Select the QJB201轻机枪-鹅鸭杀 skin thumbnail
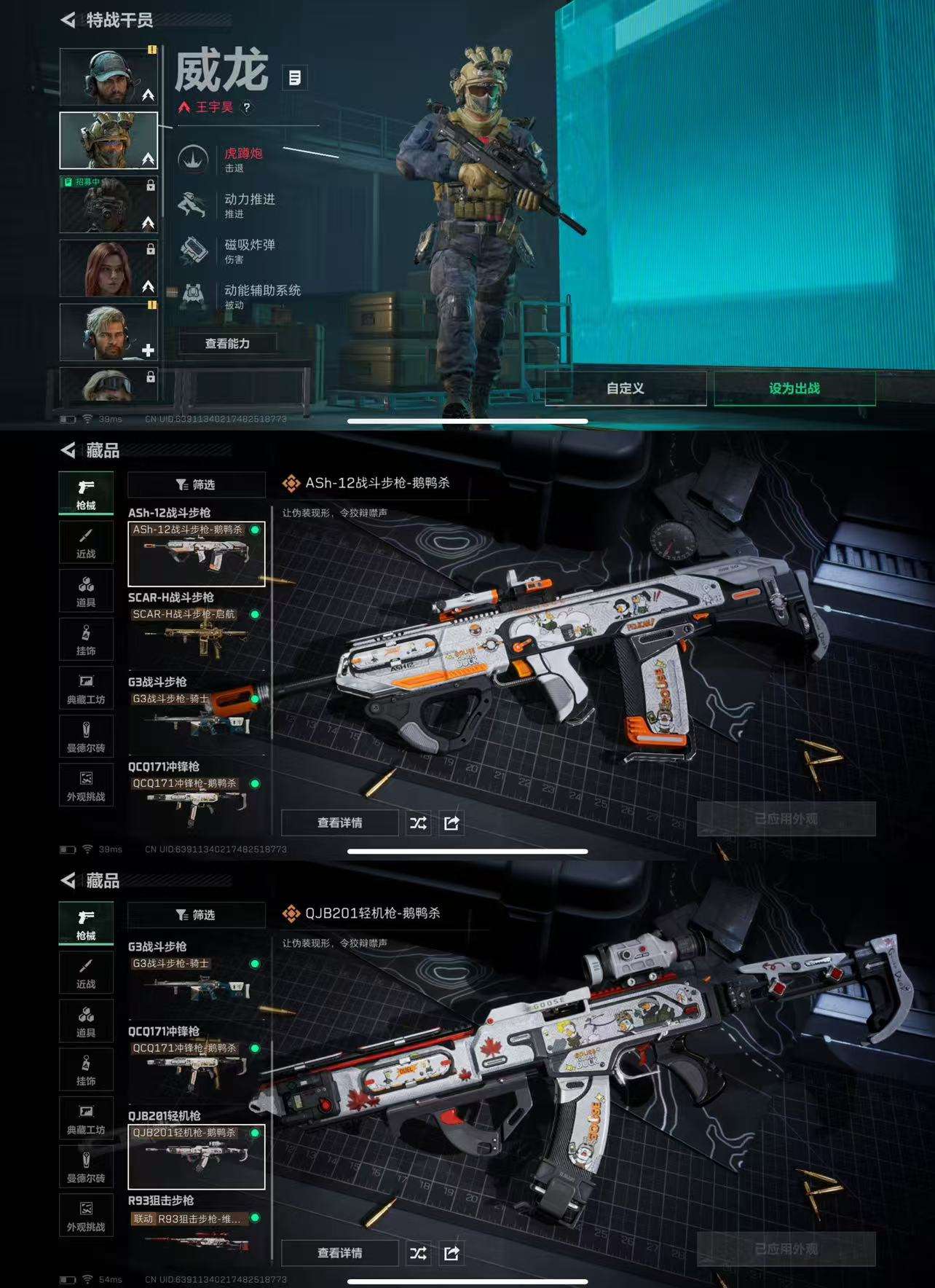Viewport: 935px width, 1288px height. coord(196,1157)
